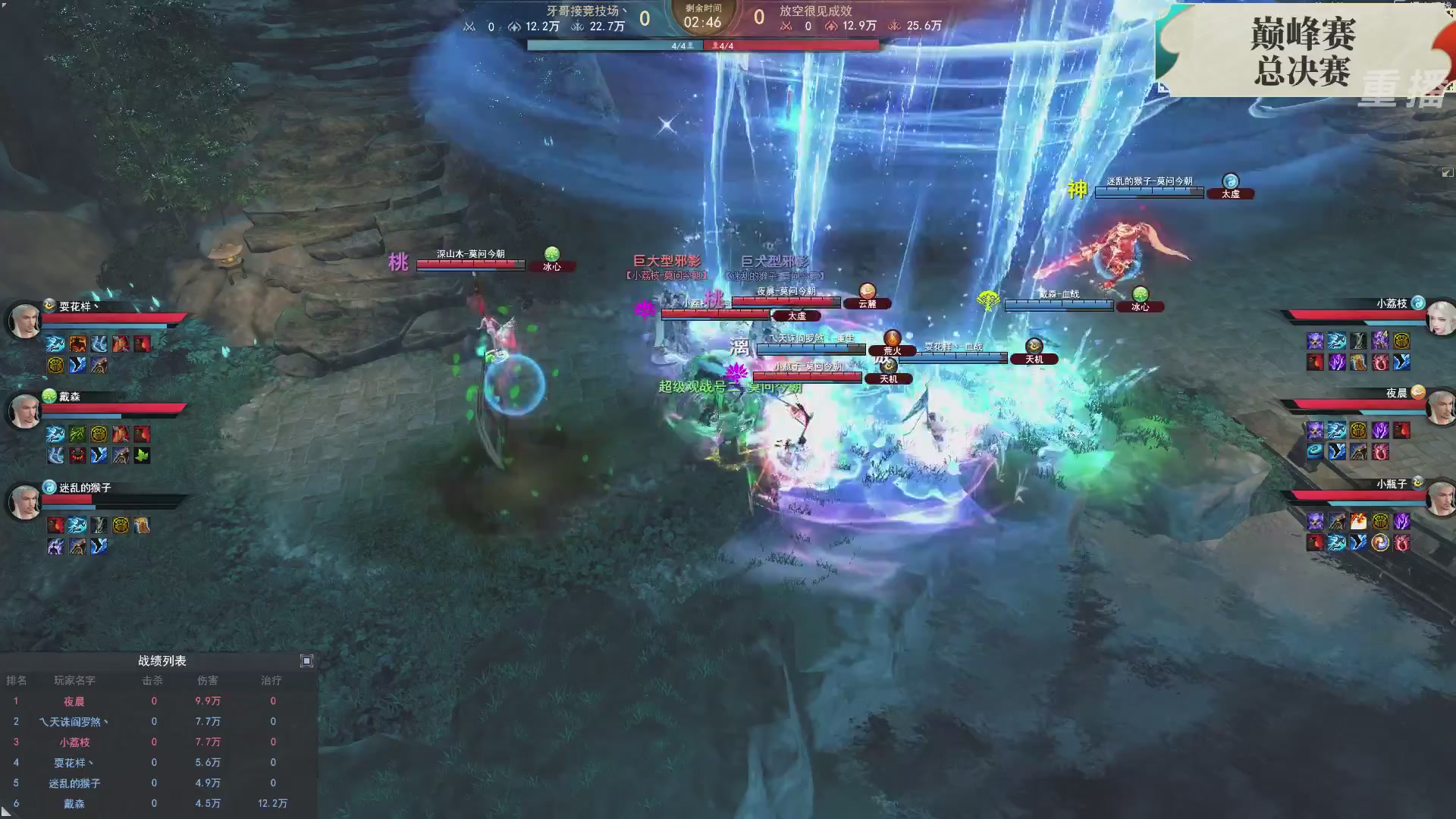Toggle the 战绩列表 panel display mode button
This screenshot has height=819, width=1456.
point(306,661)
